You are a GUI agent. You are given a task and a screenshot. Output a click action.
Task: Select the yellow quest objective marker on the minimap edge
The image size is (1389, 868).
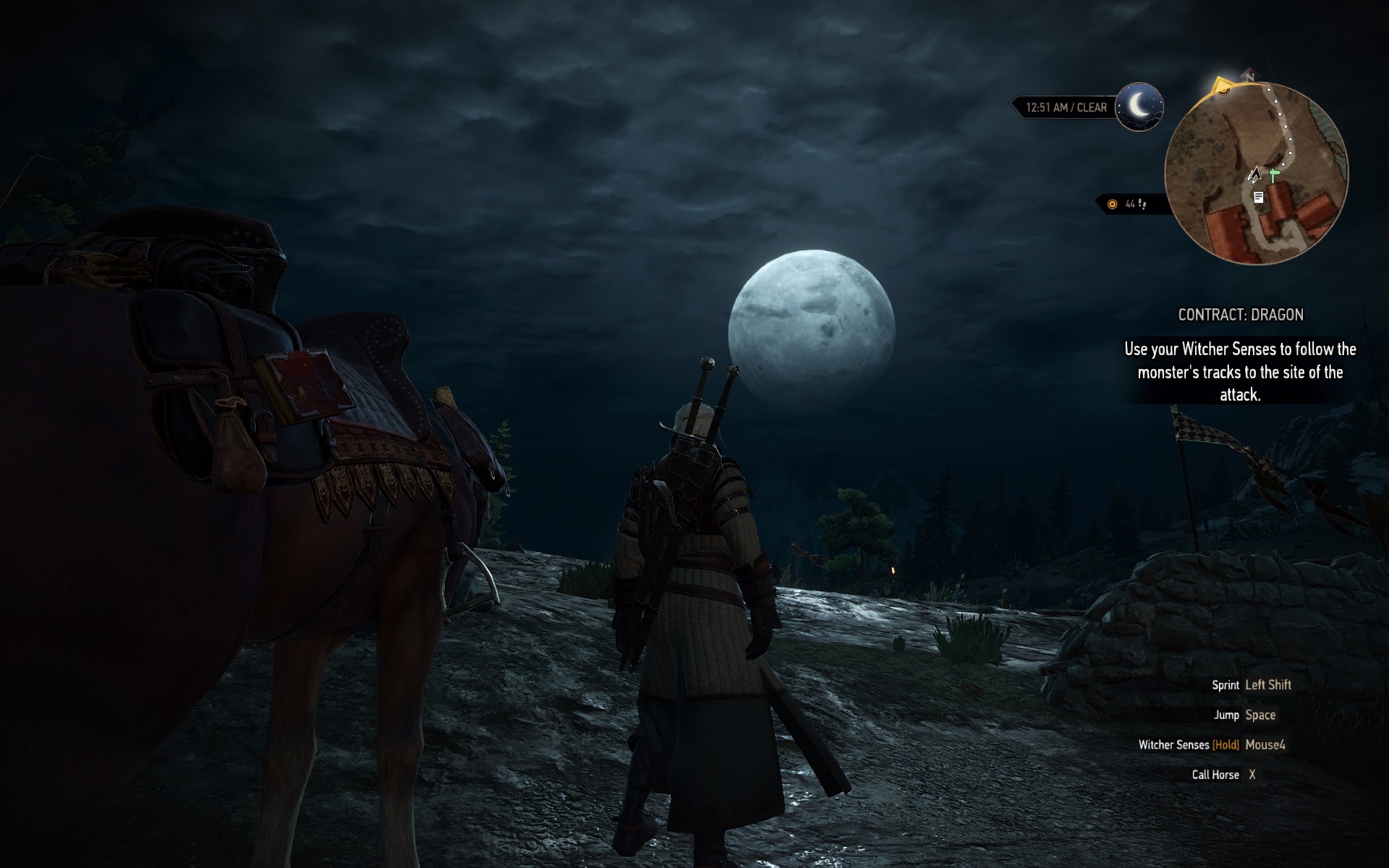[1222, 88]
